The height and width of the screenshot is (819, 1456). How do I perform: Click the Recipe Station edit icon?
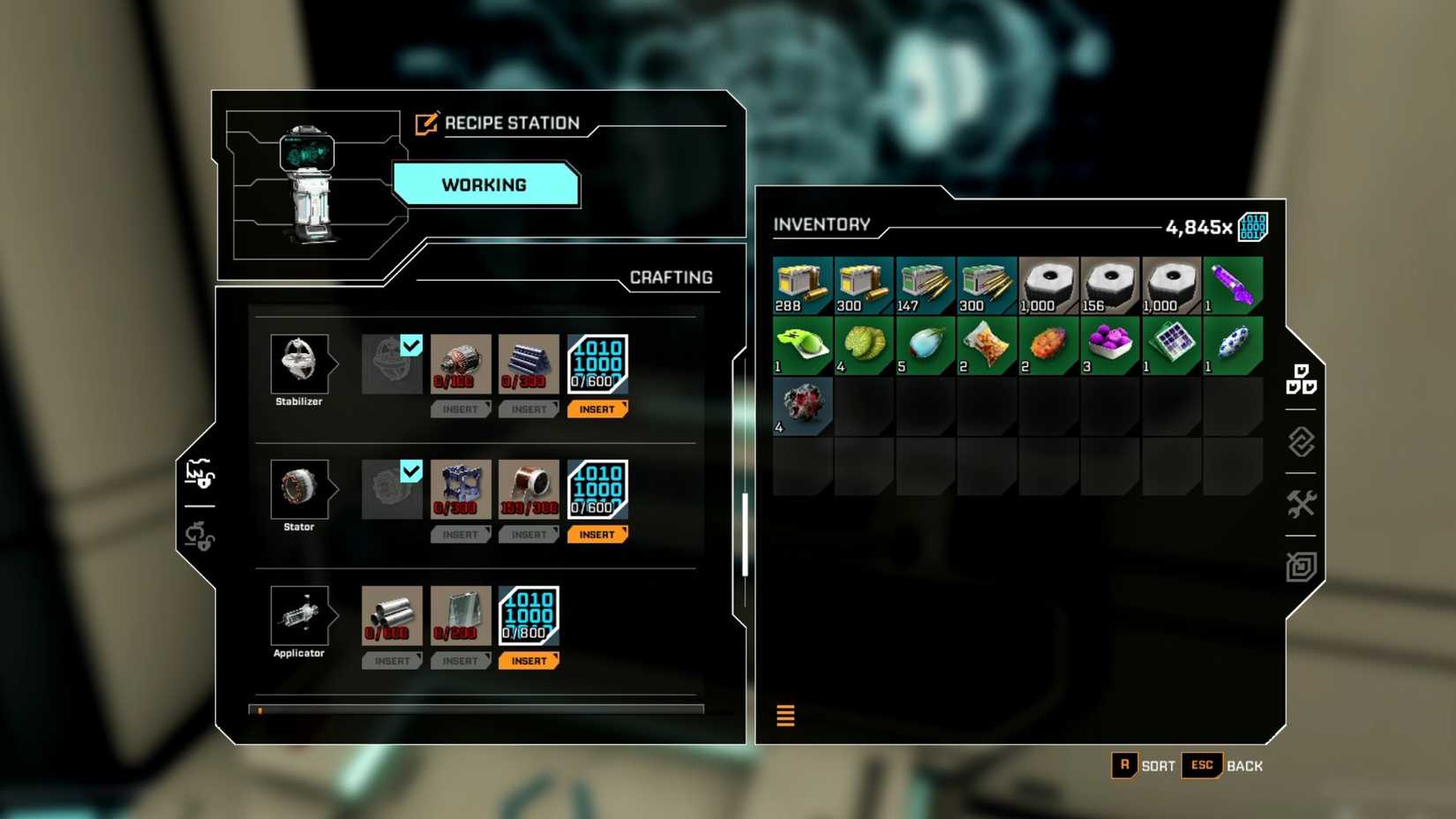[426, 123]
